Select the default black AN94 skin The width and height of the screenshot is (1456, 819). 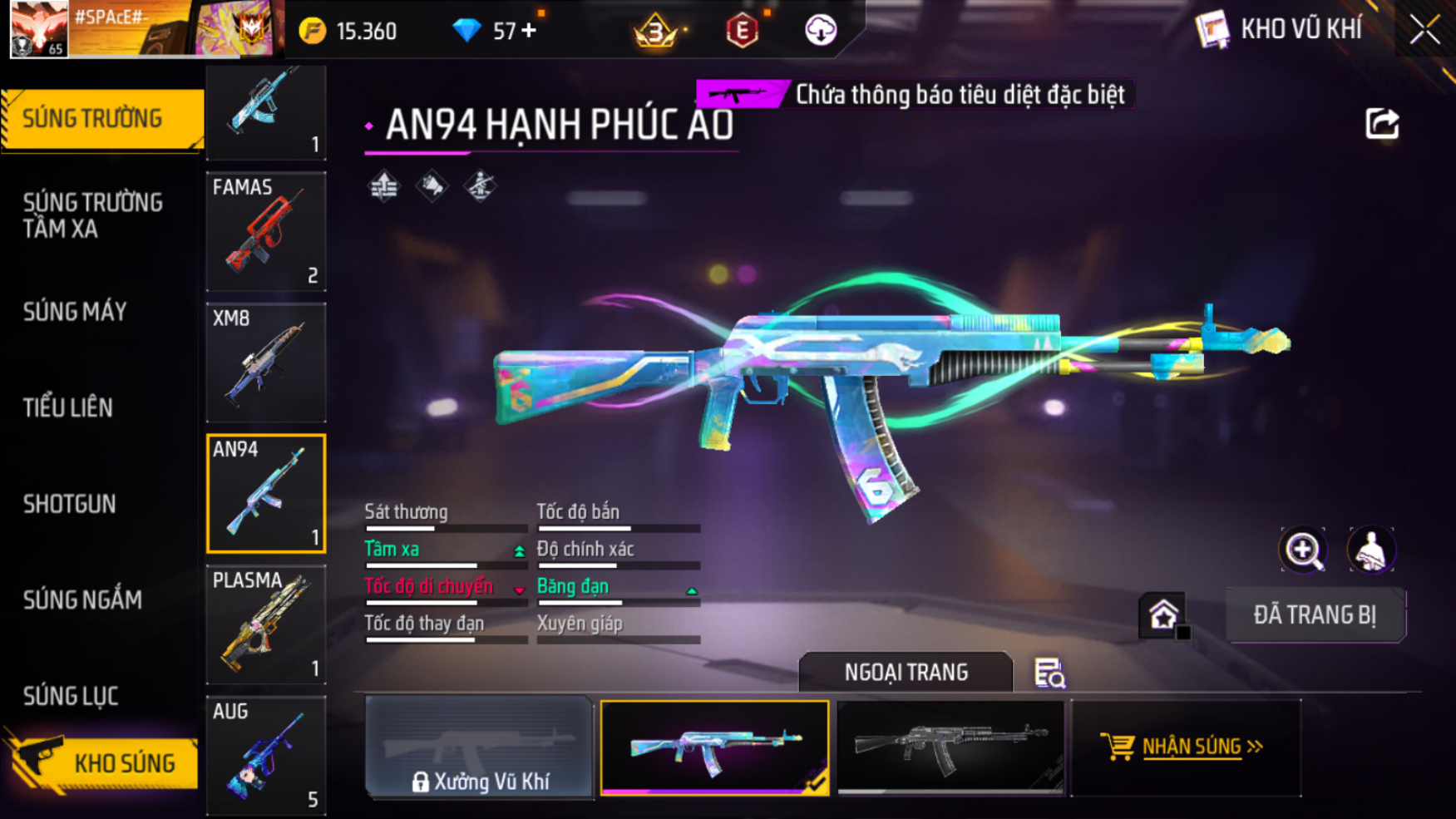(x=950, y=747)
